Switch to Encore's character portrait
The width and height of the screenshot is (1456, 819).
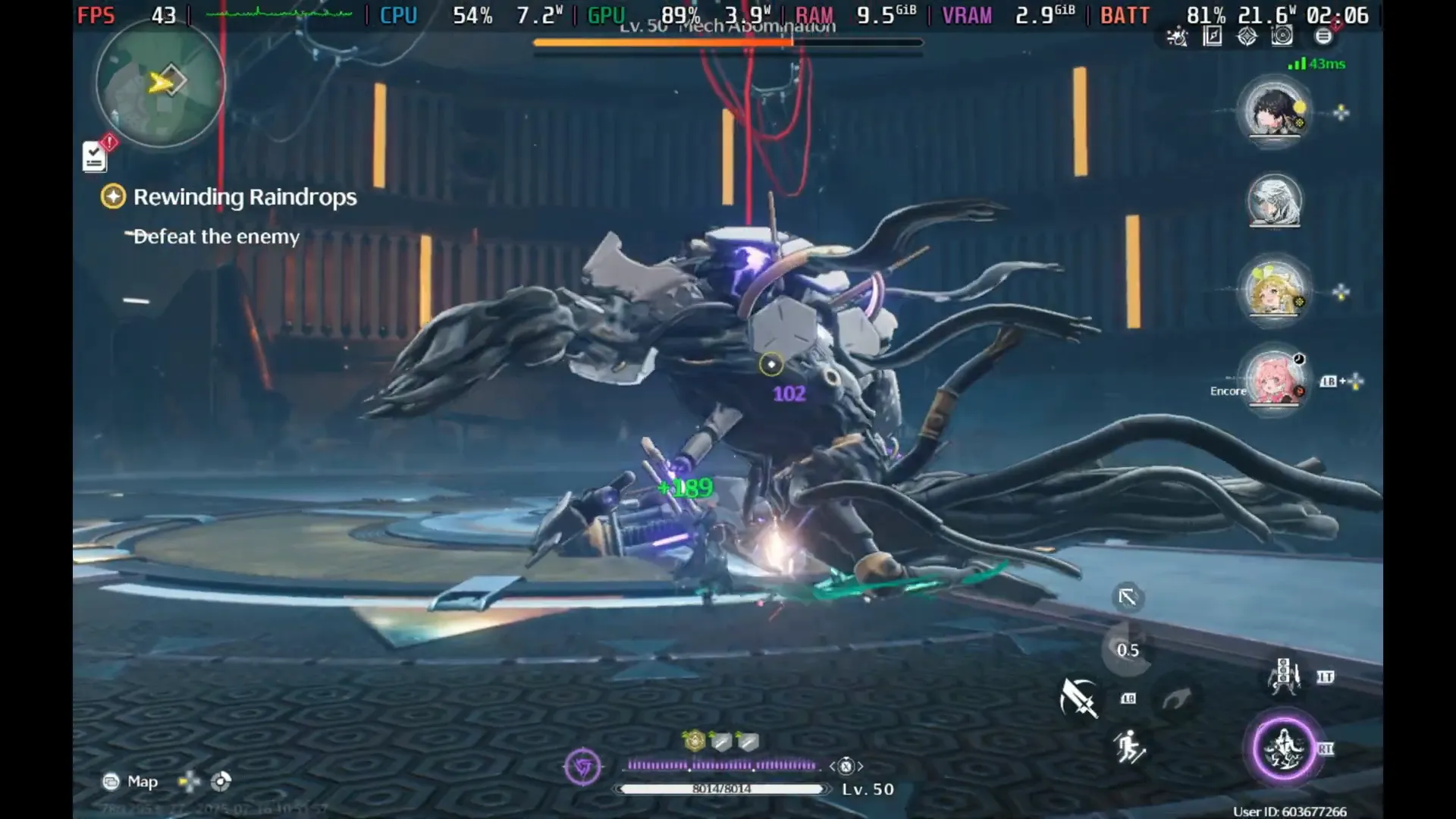[1273, 383]
